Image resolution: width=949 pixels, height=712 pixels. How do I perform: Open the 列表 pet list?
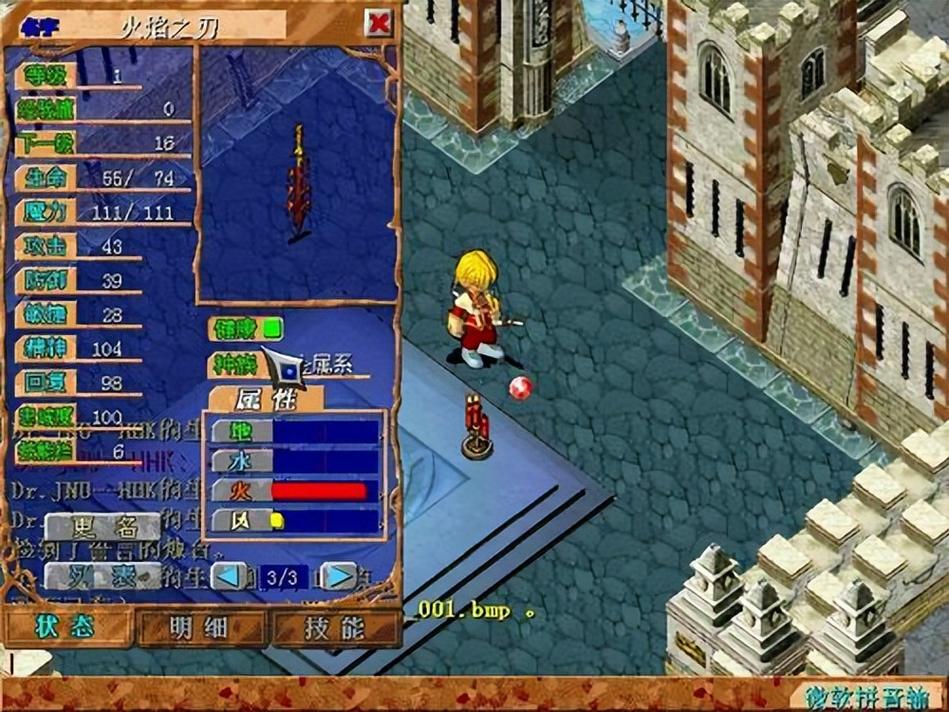pos(103,577)
